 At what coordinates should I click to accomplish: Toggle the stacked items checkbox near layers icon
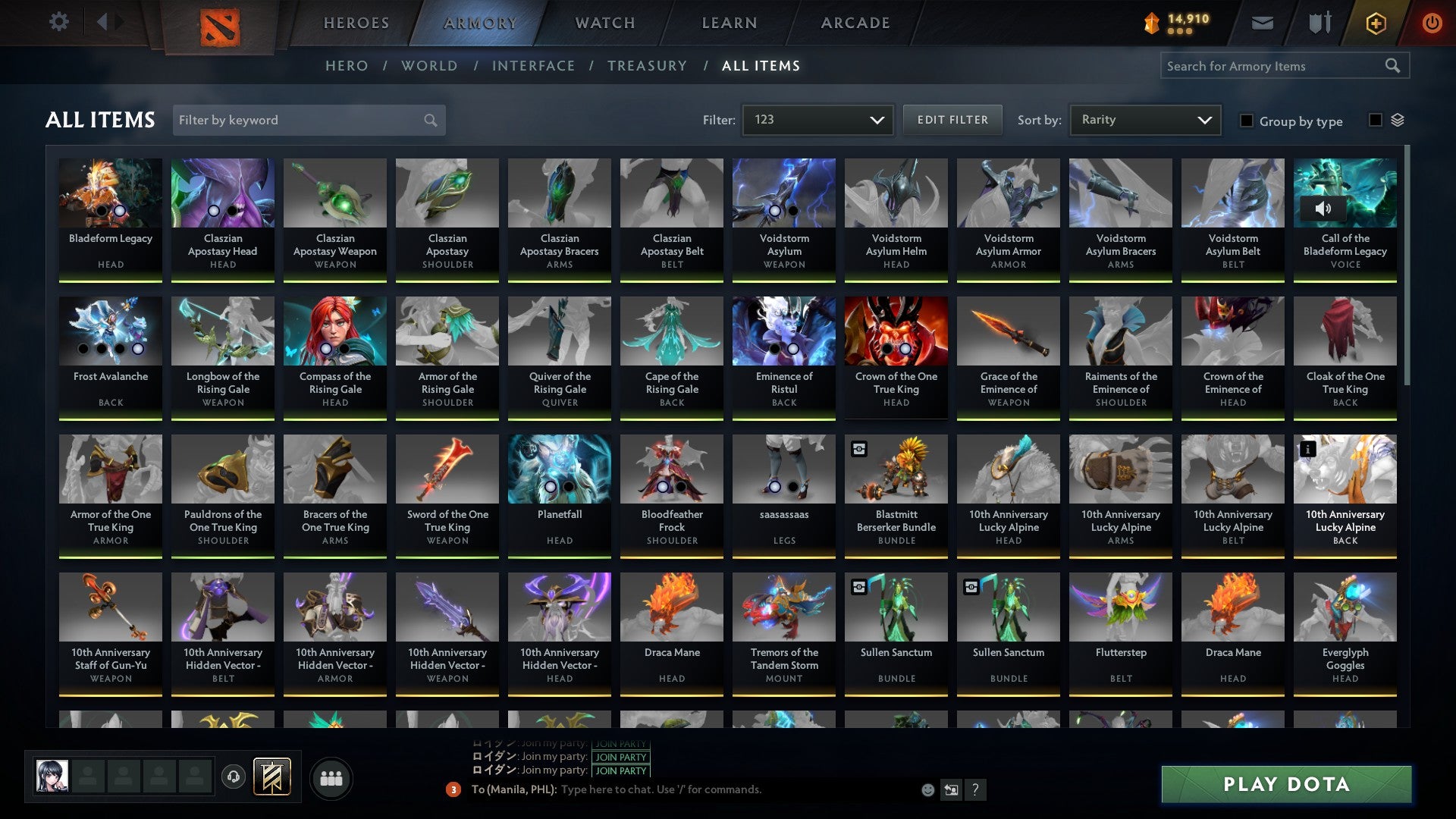(x=1374, y=120)
